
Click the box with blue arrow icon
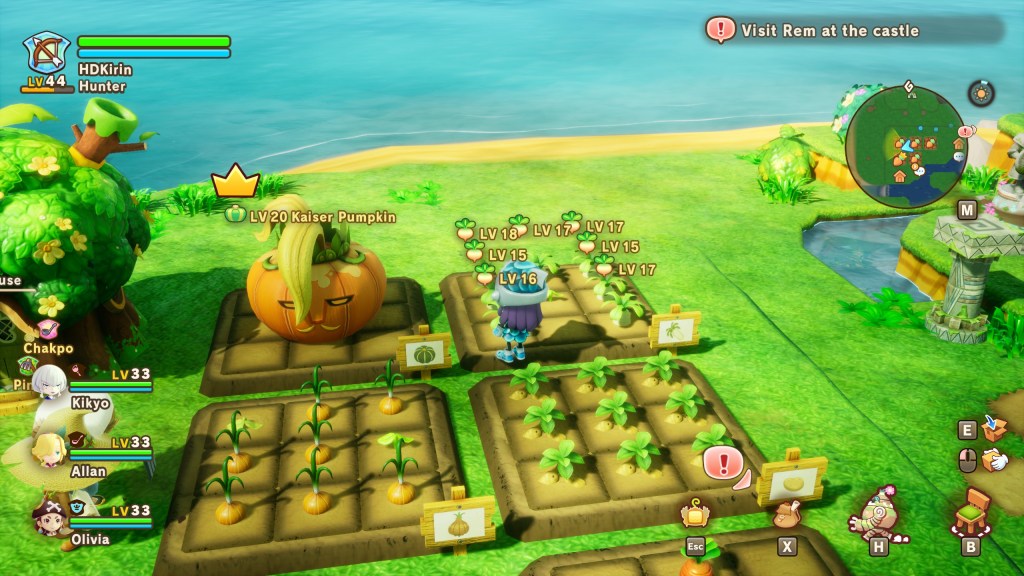coord(994,428)
